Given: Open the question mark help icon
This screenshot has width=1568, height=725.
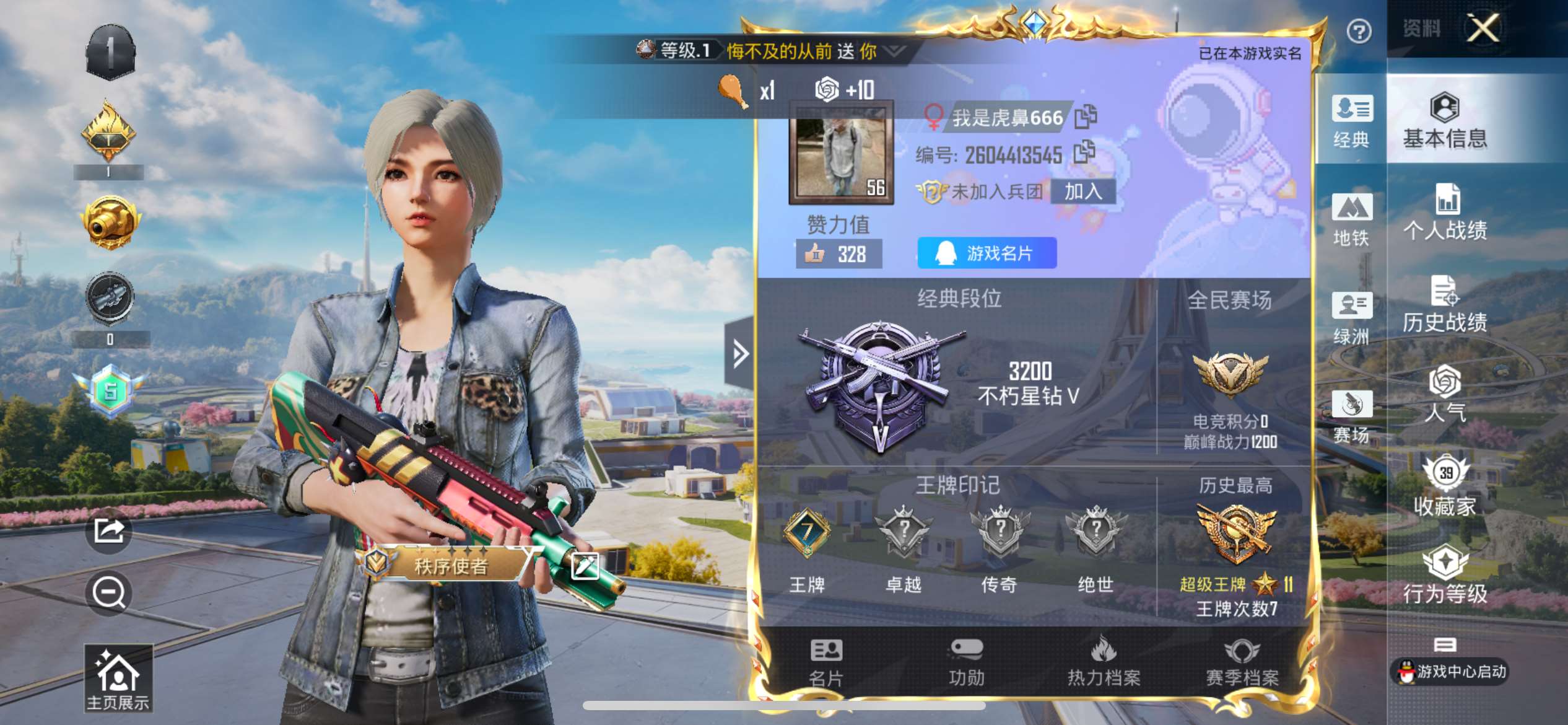Looking at the screenshot, I should (x=1359, y=31).
